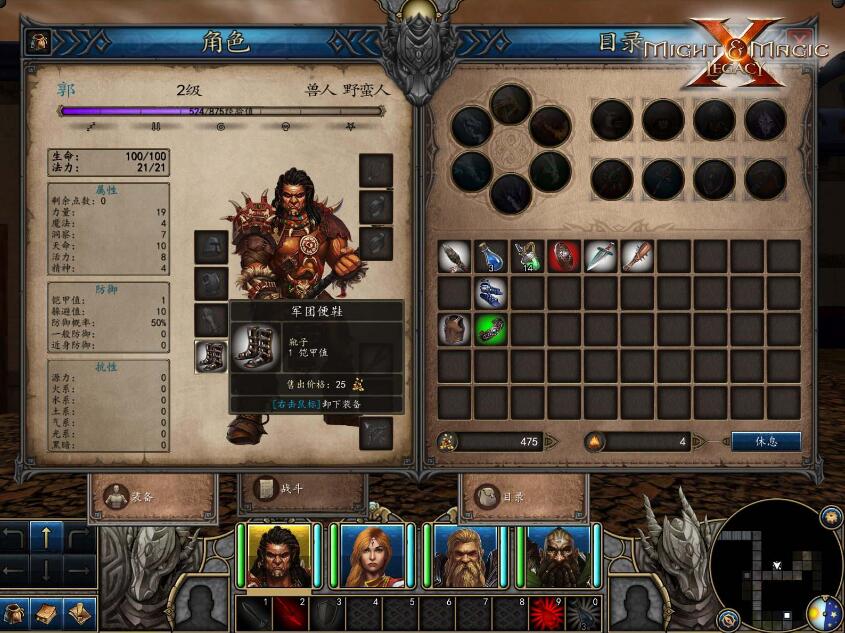Select the green potion stack of 14
Screen dimensions: 845x633
[x=527, y=256]
